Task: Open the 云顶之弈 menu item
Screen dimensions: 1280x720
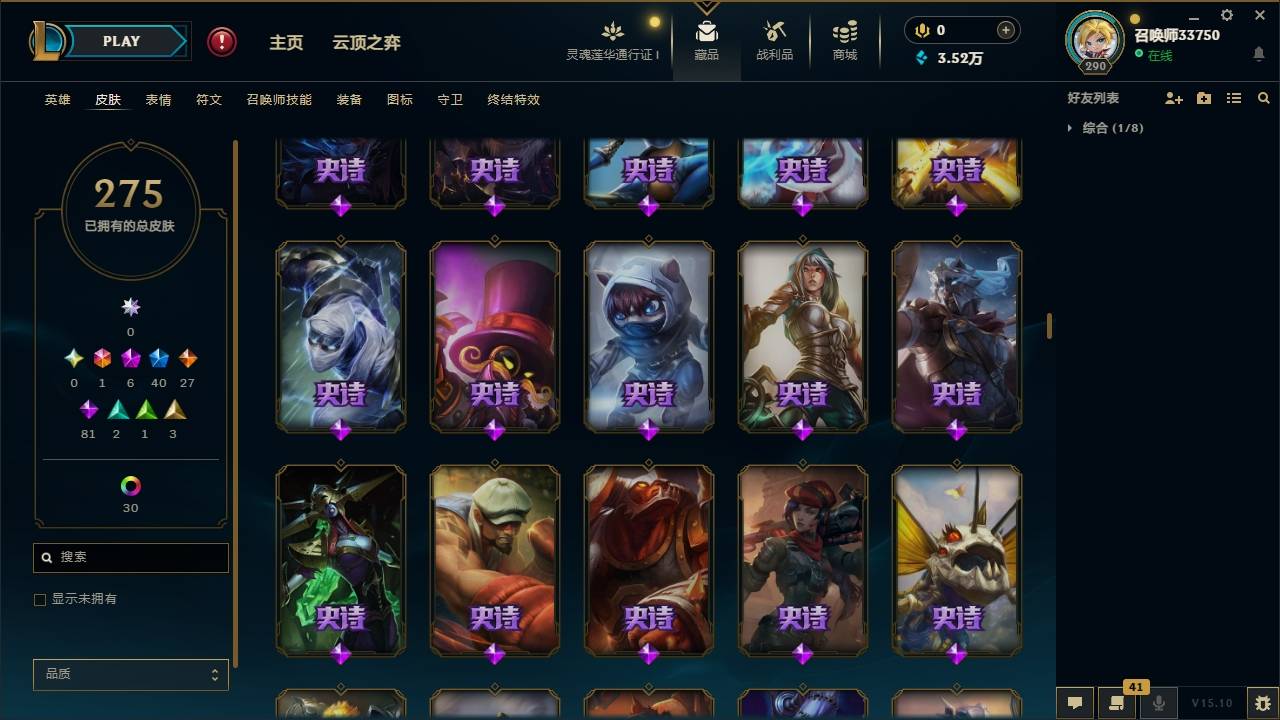Action: tap(367, 43)
